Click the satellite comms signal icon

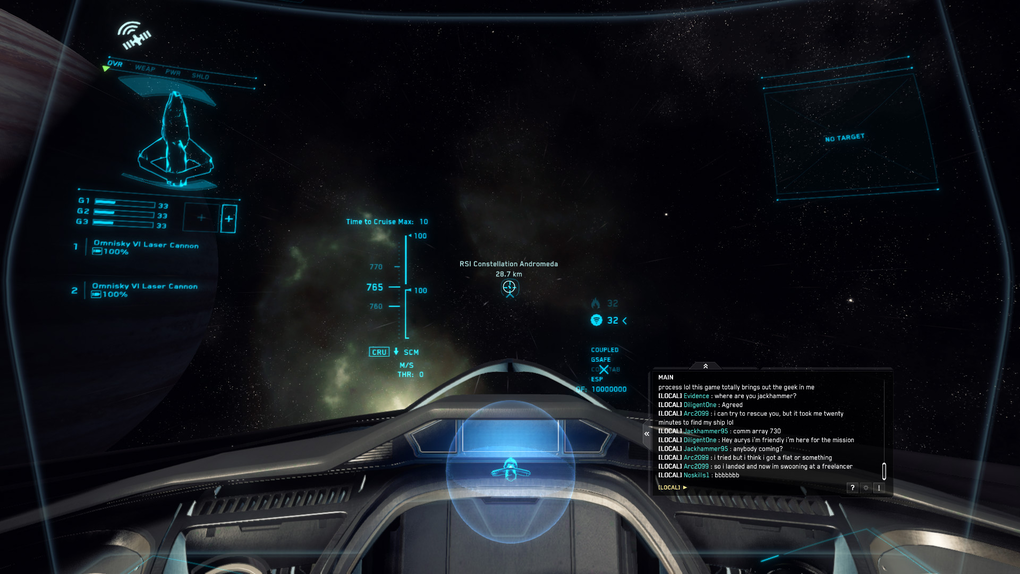pyautogui.click(x=134, y=36)
